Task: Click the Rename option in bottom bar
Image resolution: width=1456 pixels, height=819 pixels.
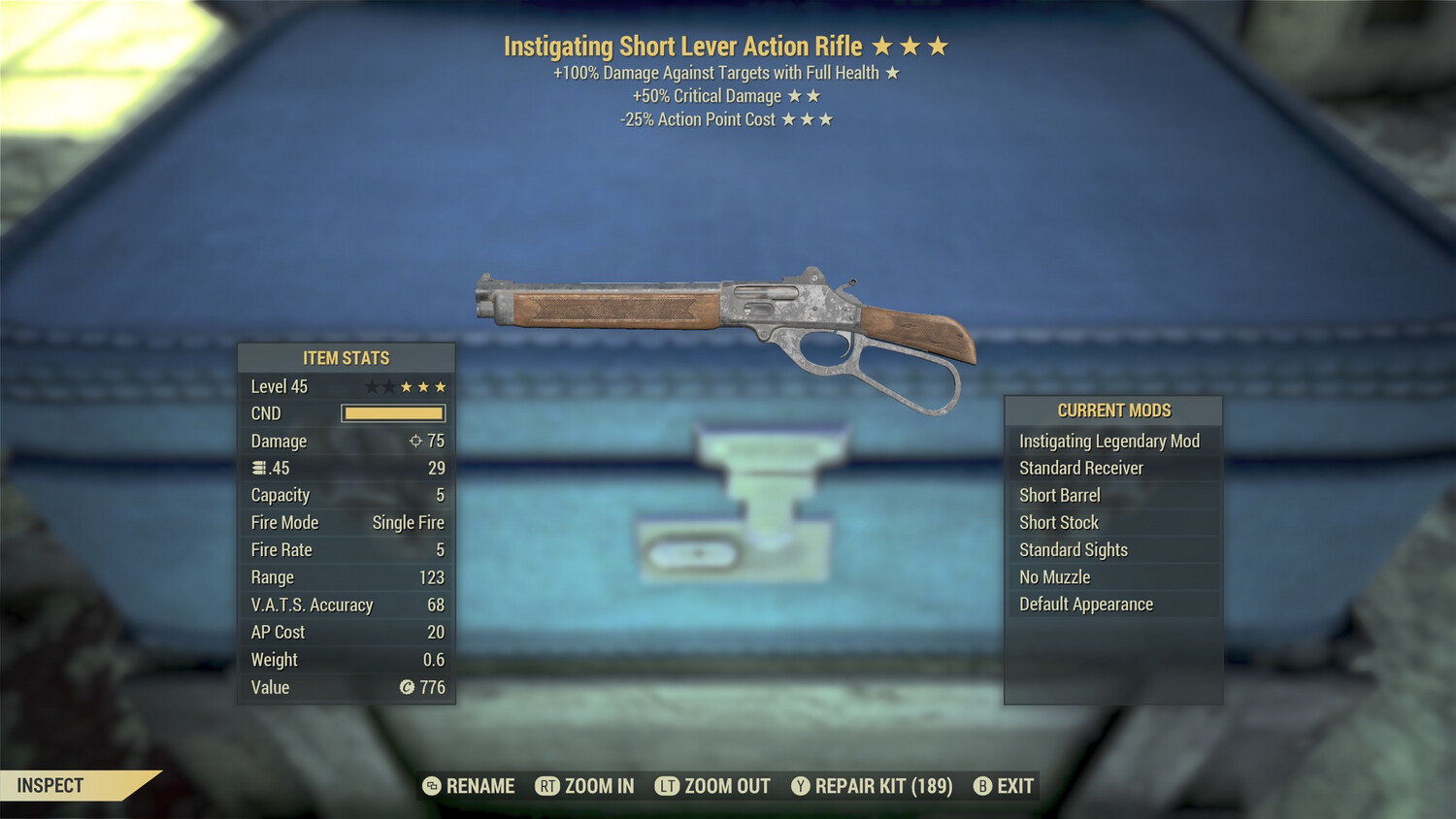Action: [x=480, y=786]
